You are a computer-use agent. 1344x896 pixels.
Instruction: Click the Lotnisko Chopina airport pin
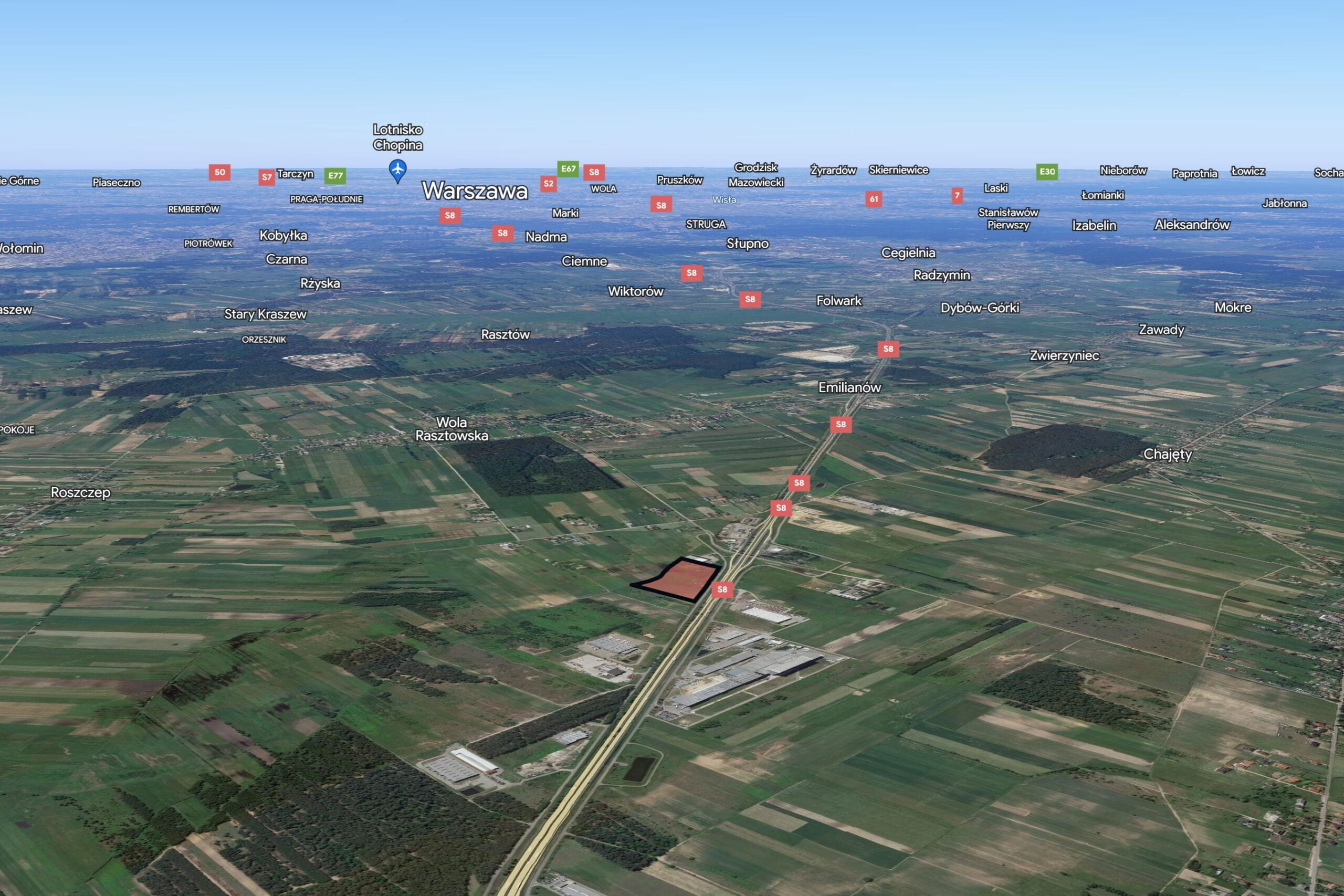(x=398, y=170)
